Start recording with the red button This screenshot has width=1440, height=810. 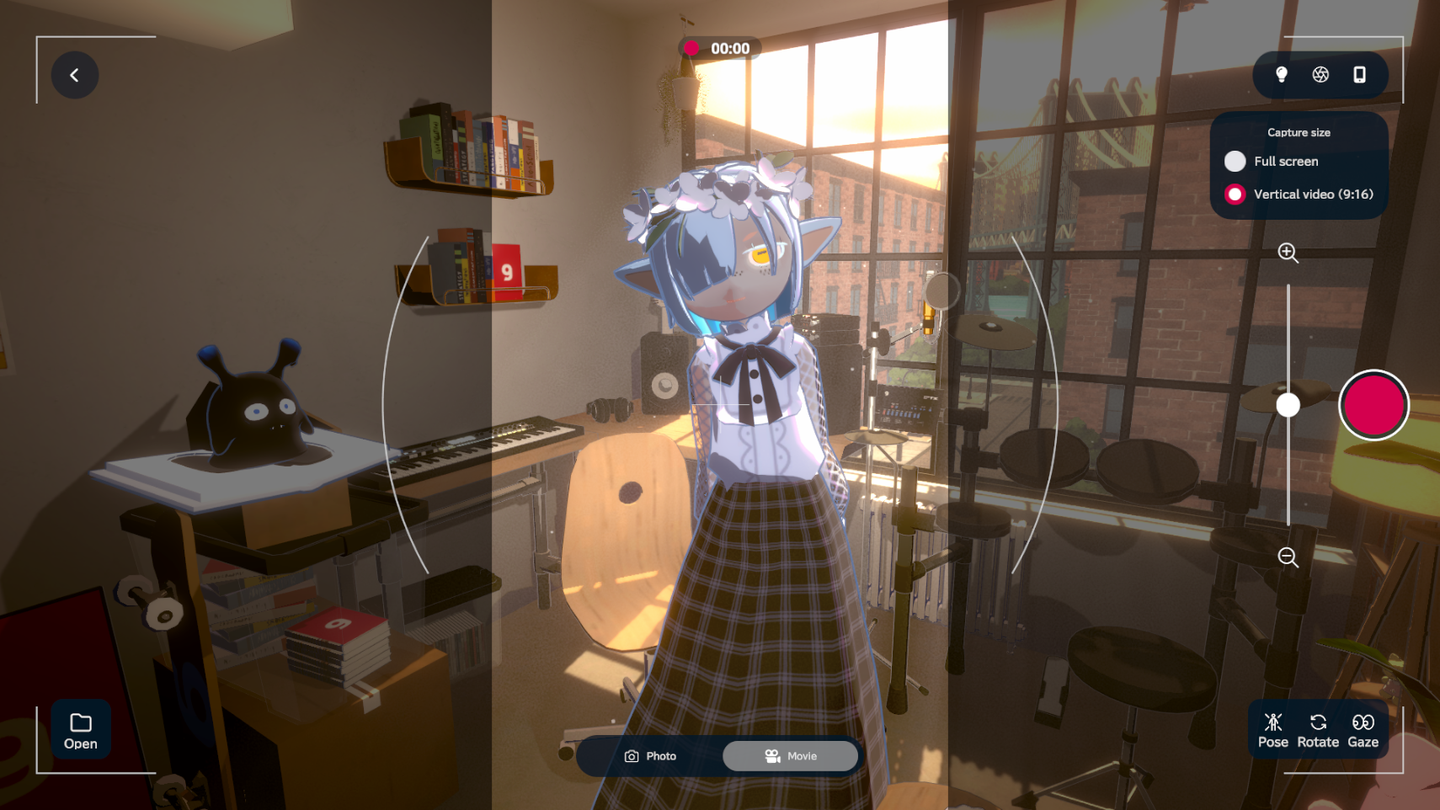[x=1373, y=405]
